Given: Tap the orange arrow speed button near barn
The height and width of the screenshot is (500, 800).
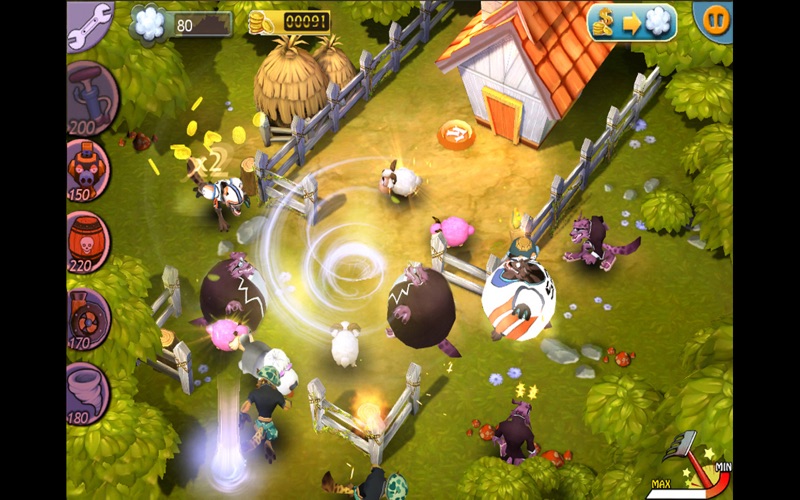Looking at the screenshot, I should 456,132.
